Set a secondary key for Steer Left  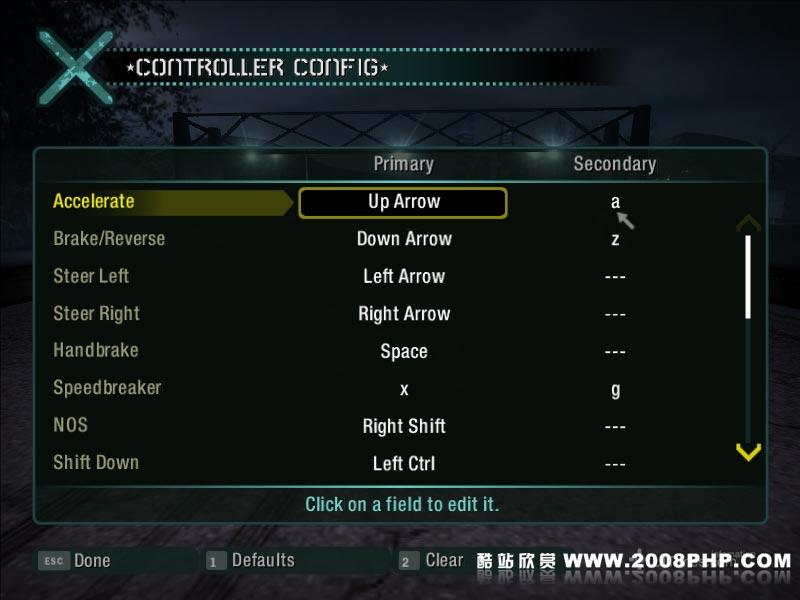click(615, 277)
